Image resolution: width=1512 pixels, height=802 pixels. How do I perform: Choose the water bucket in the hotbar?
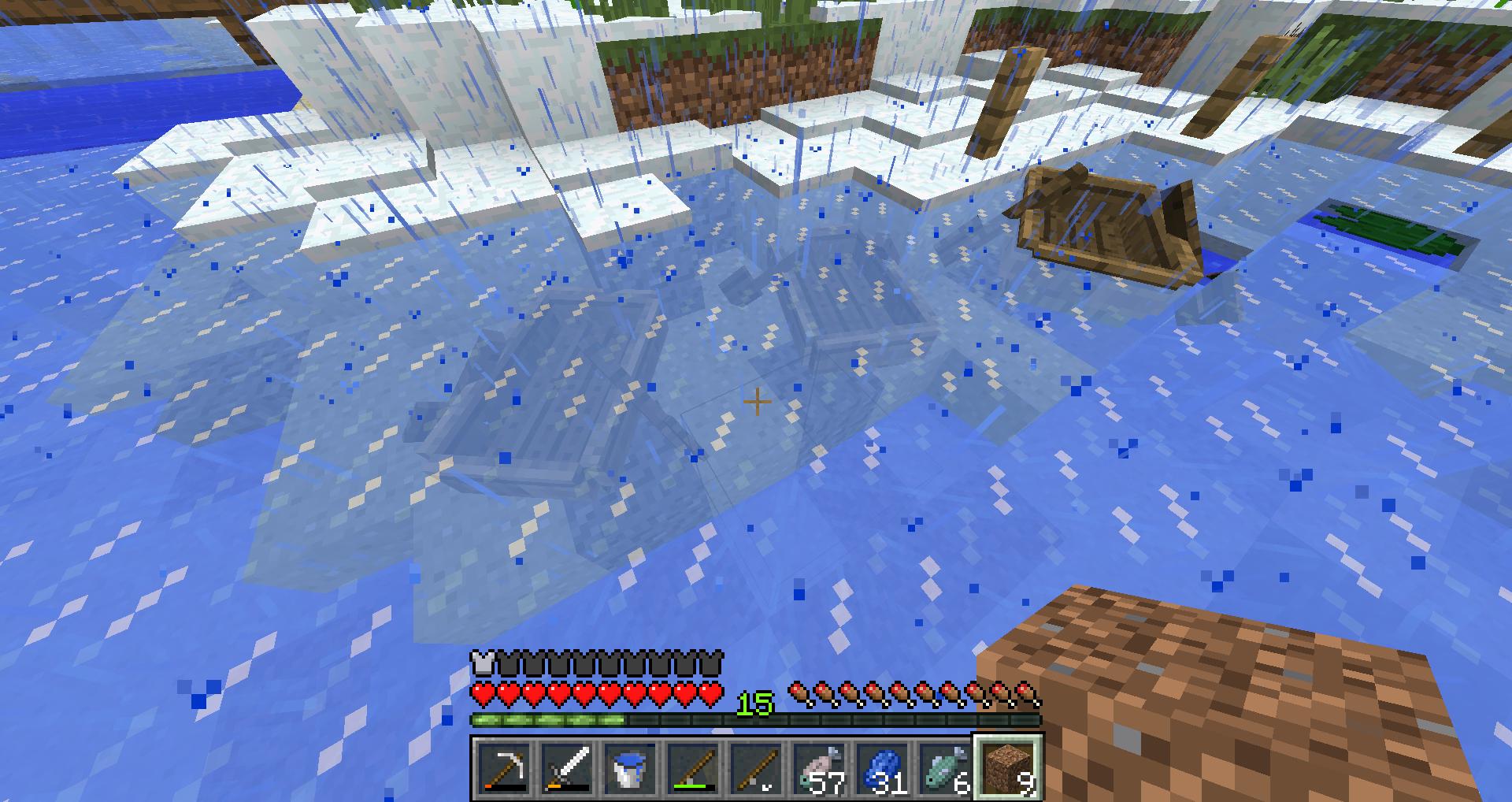[630, 767]
